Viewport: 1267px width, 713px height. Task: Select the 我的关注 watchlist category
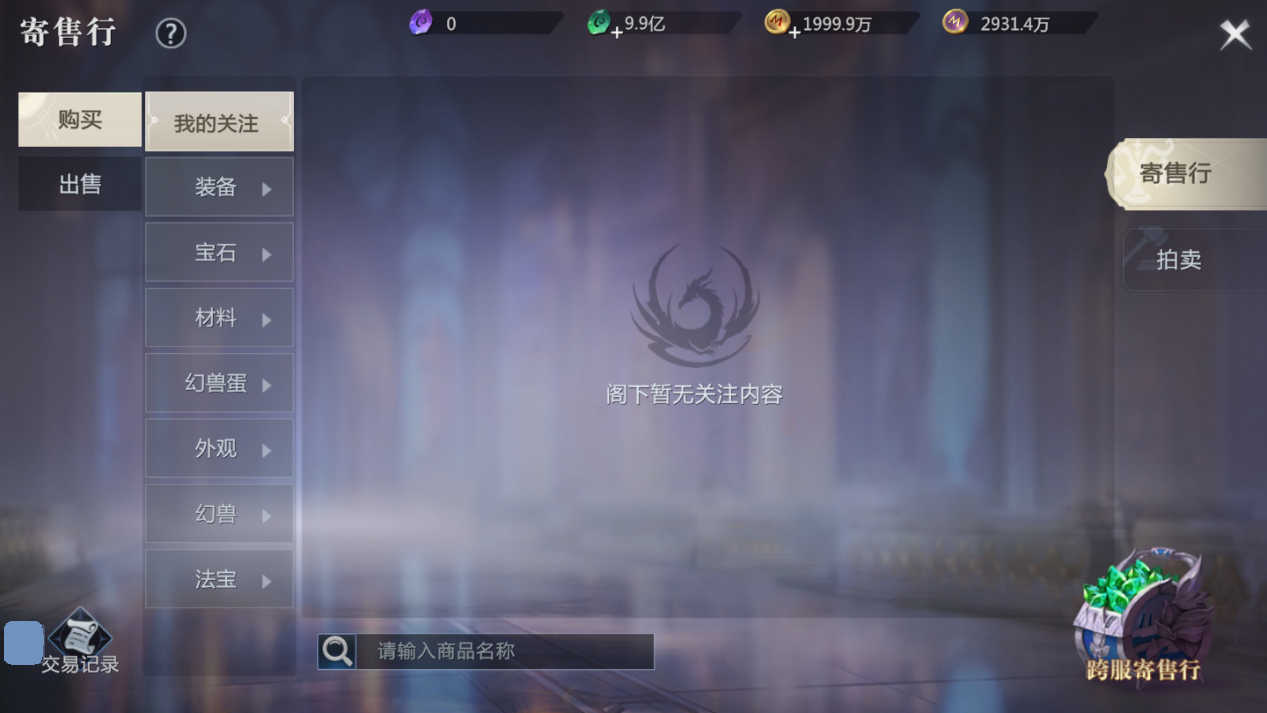pos(219,122)
